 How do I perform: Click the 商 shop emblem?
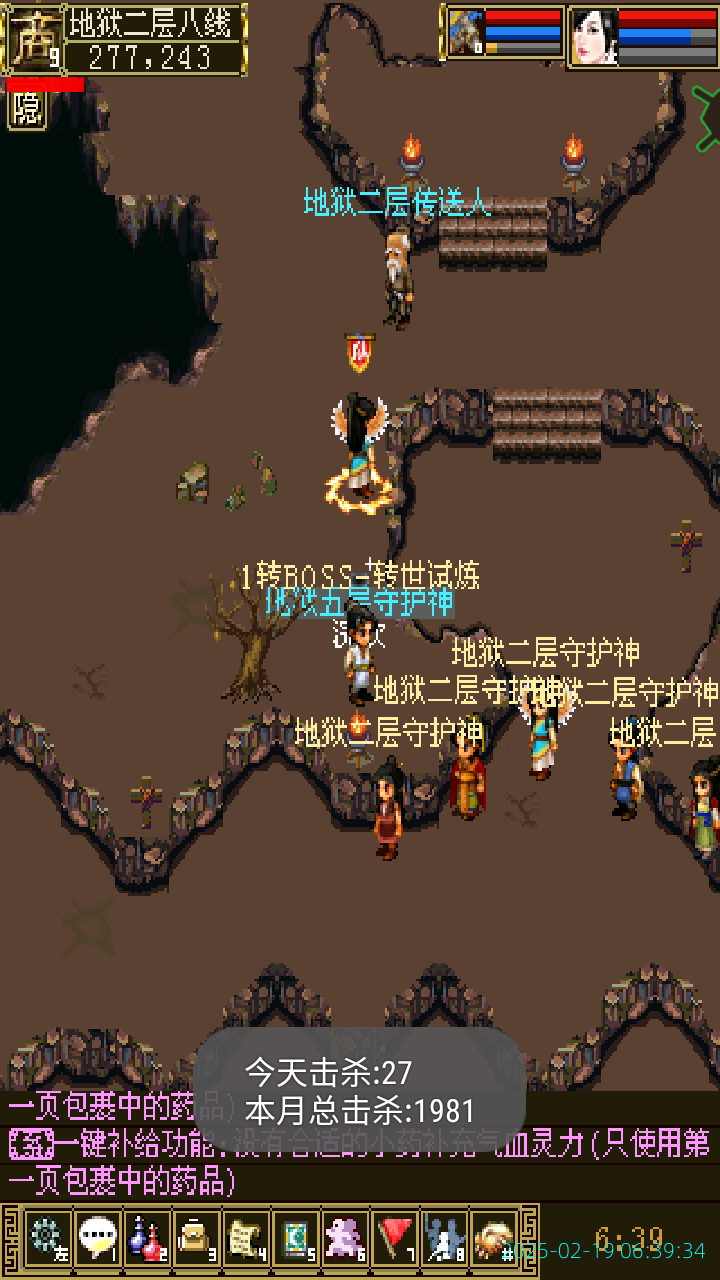click(33, 38)
